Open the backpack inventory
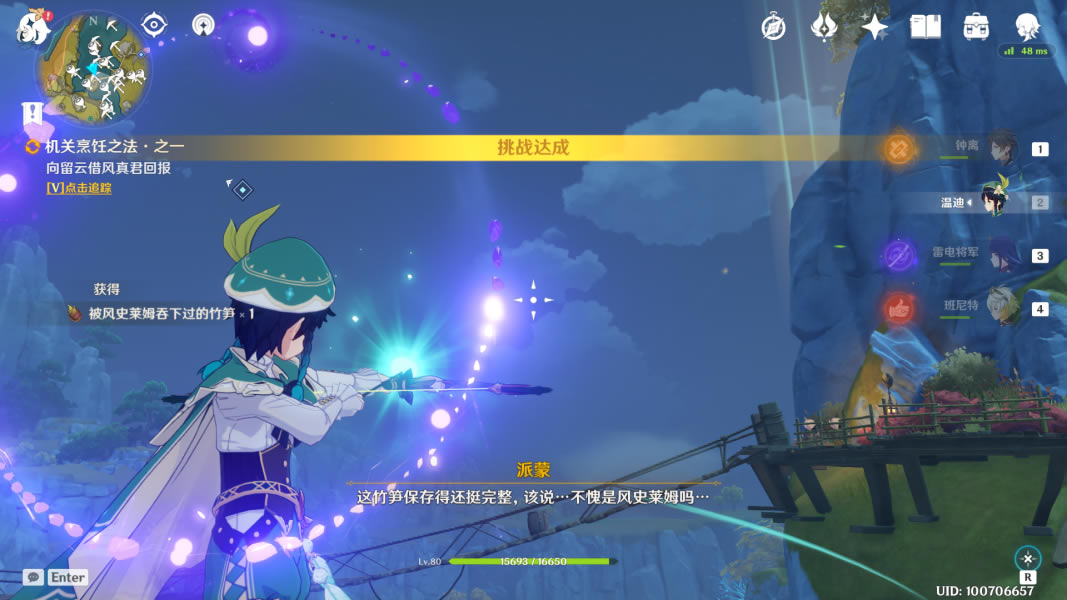1067x600 pixels. point(976,27)
